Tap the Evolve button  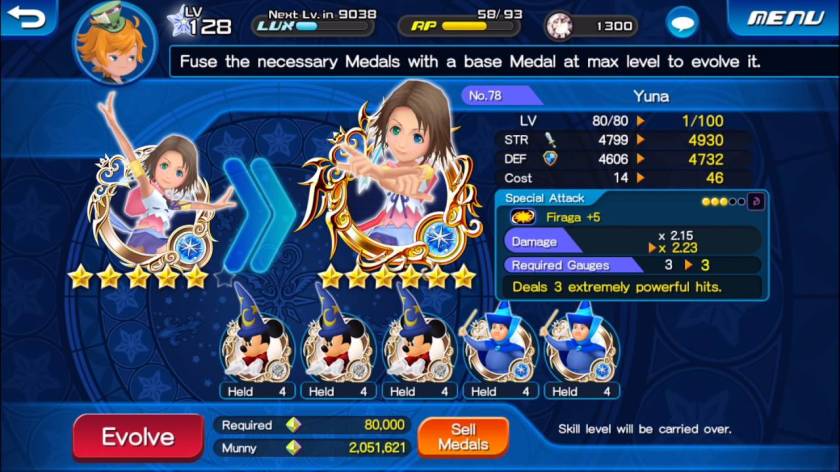[137, 436]
